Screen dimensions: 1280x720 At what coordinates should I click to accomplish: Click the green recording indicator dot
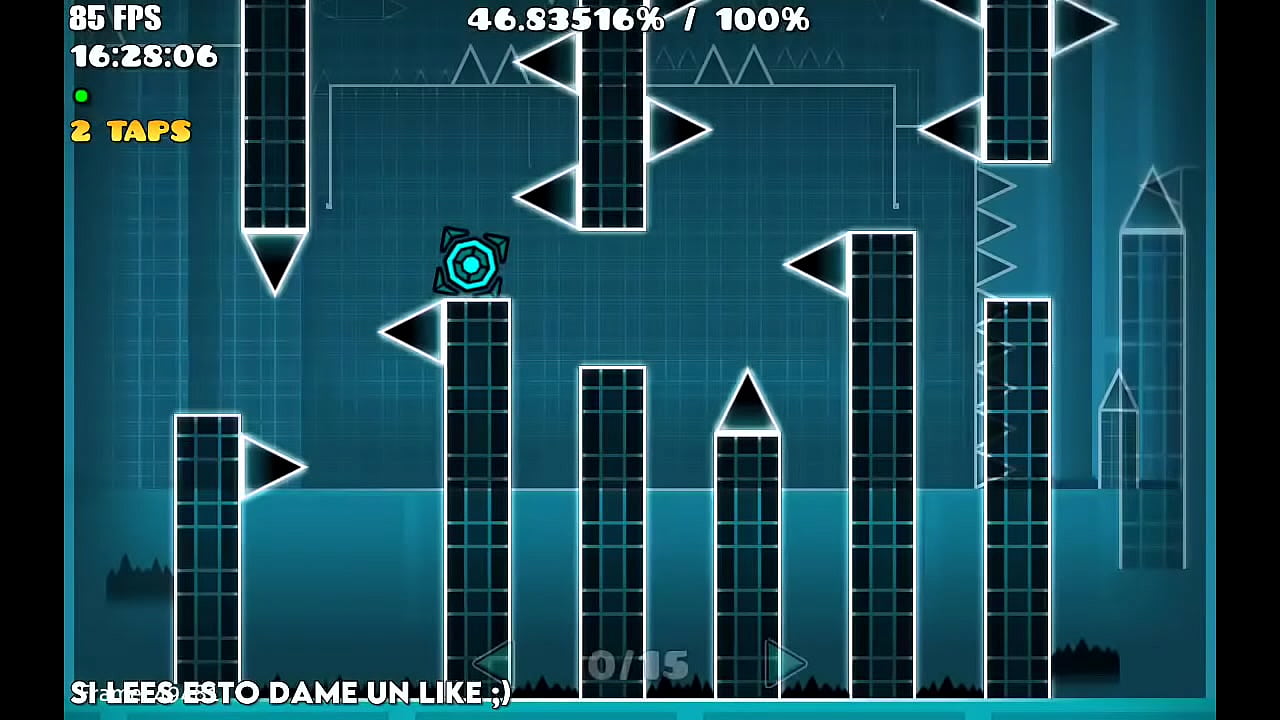tap(80, 95)
